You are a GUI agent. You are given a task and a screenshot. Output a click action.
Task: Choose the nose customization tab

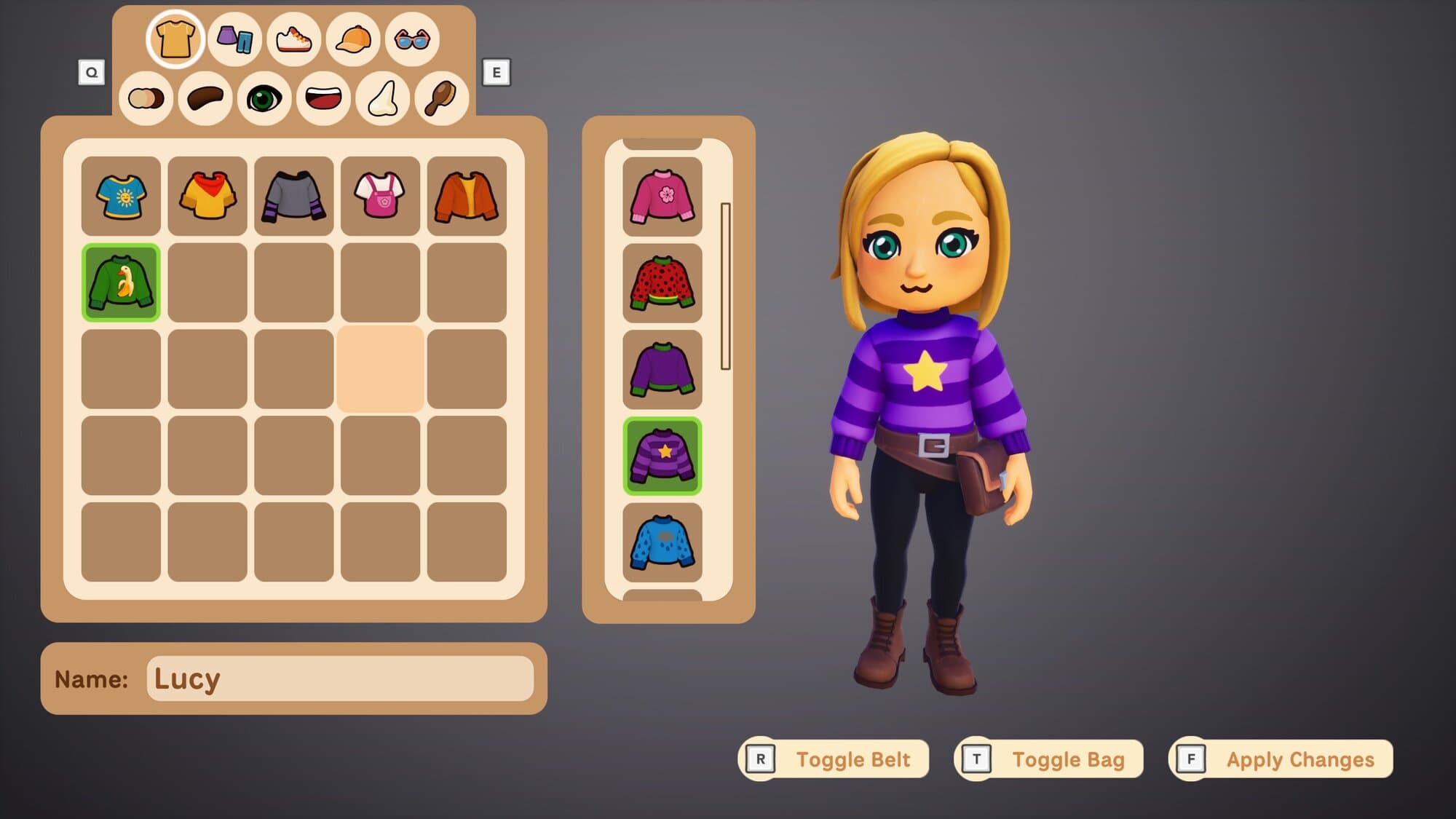383,98
